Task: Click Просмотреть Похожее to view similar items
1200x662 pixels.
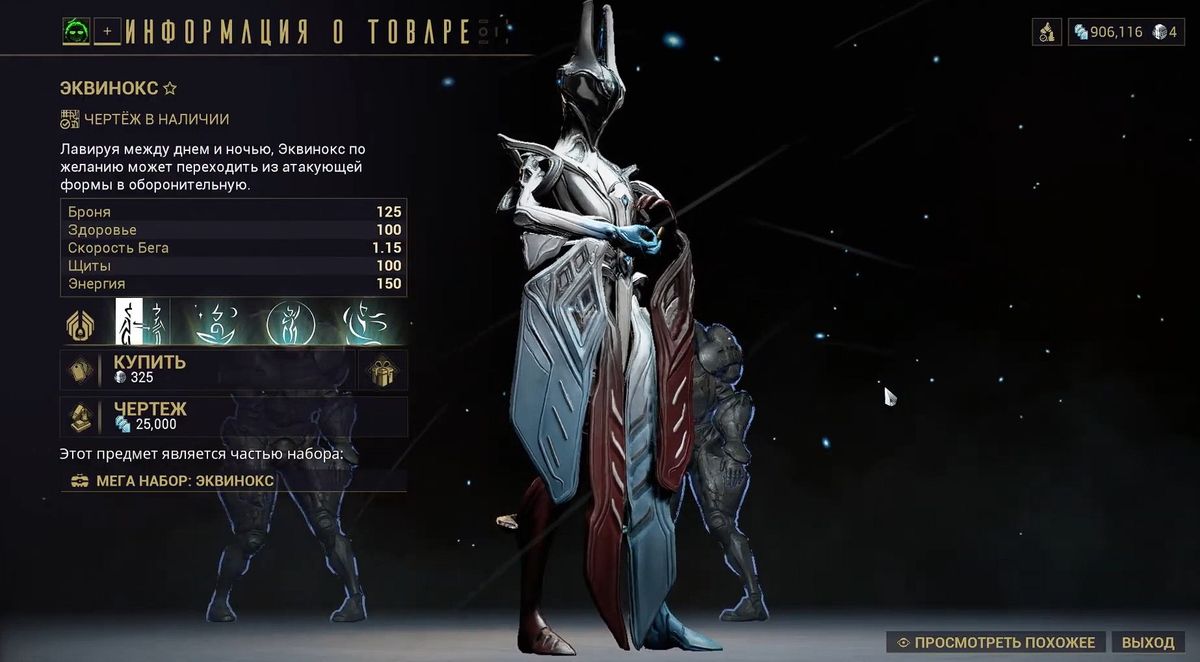Action: pyautogui.click(x=995, y=642)
